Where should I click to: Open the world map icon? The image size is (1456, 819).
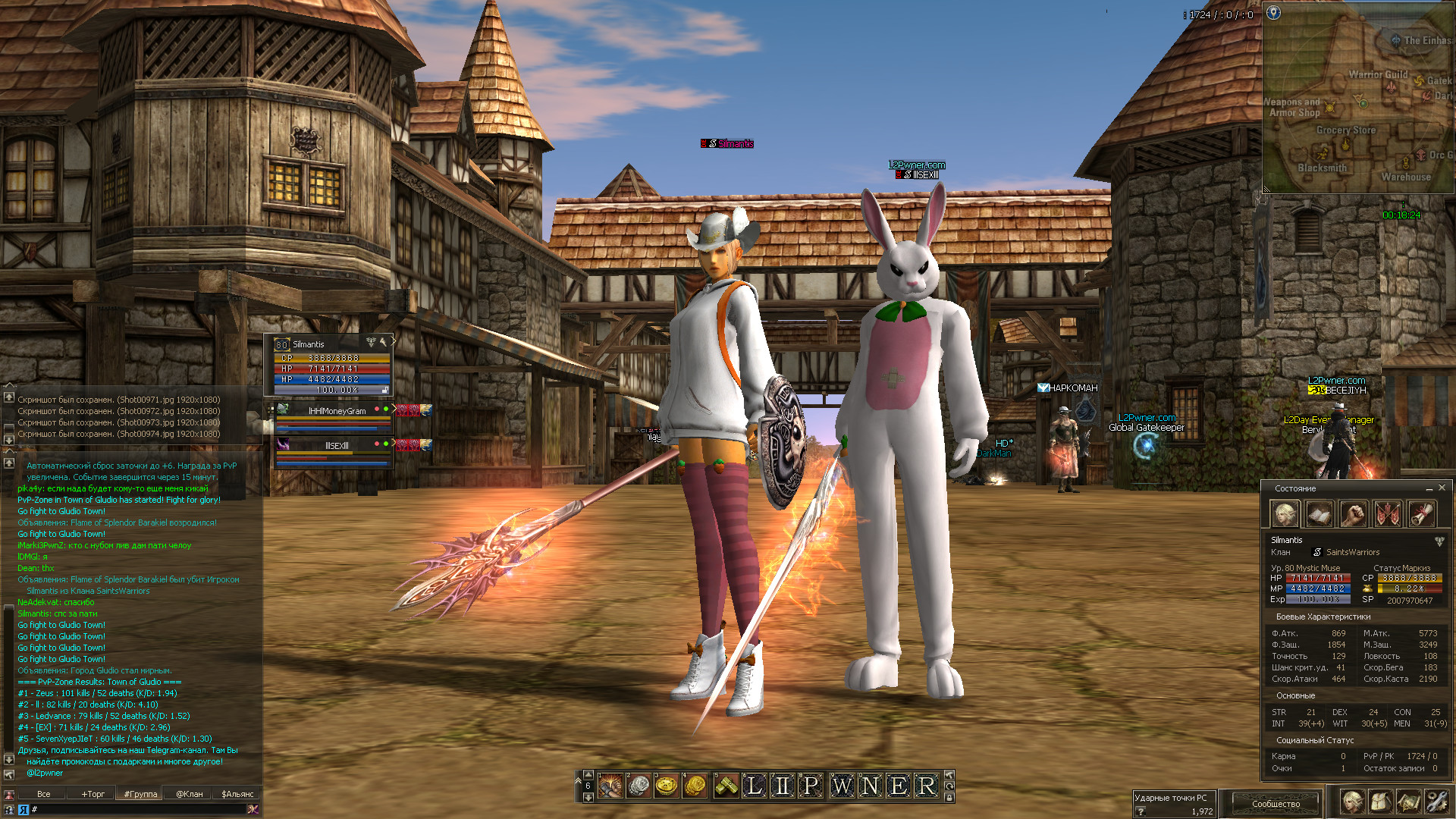(x=1408, y=802)
